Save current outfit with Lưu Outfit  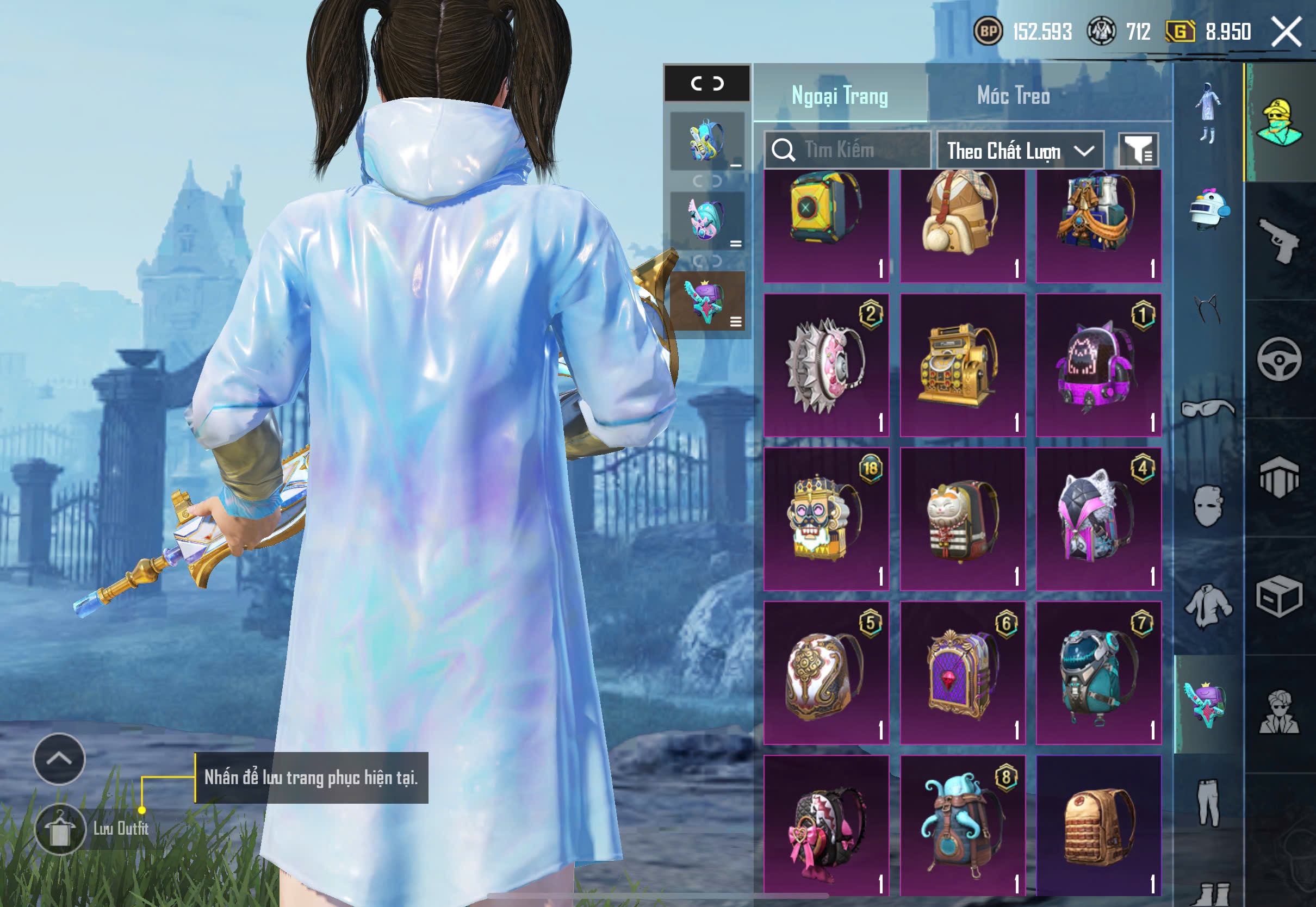coord(60,830)
